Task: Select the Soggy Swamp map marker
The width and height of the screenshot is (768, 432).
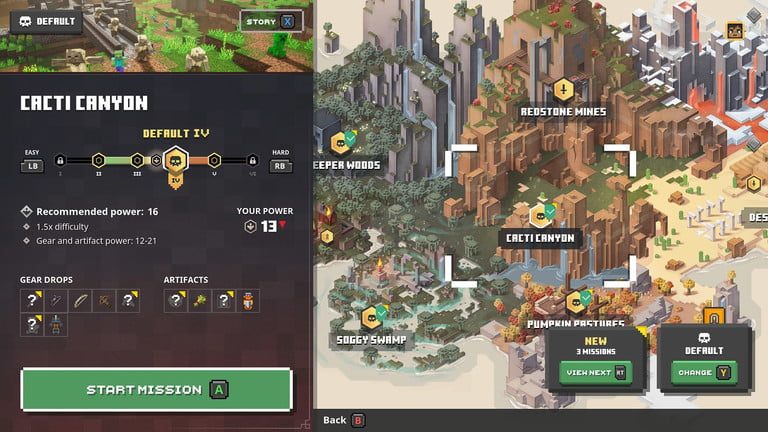Action: click(372, 318)
